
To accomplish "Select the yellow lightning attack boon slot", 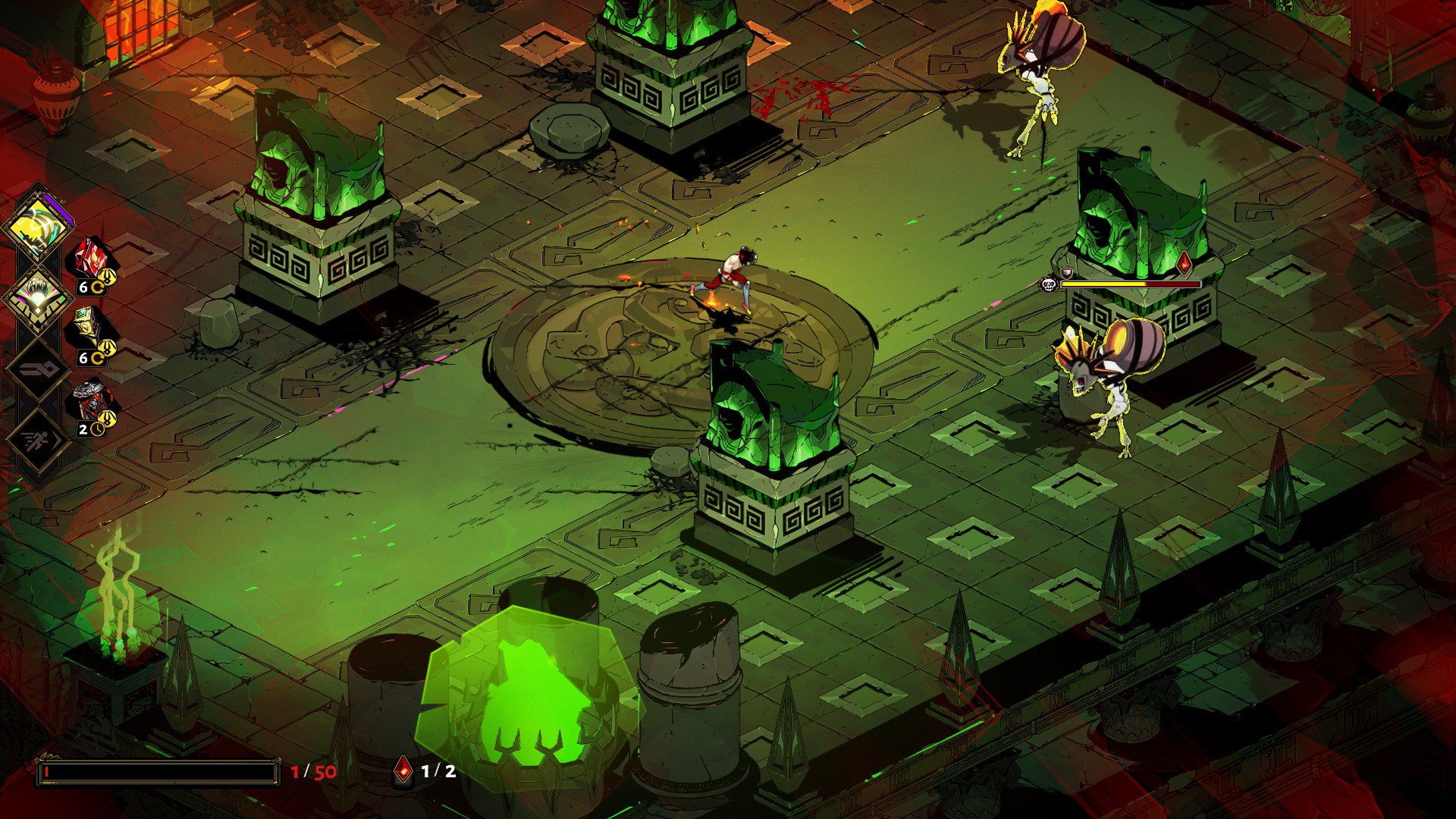I will 36,227.
